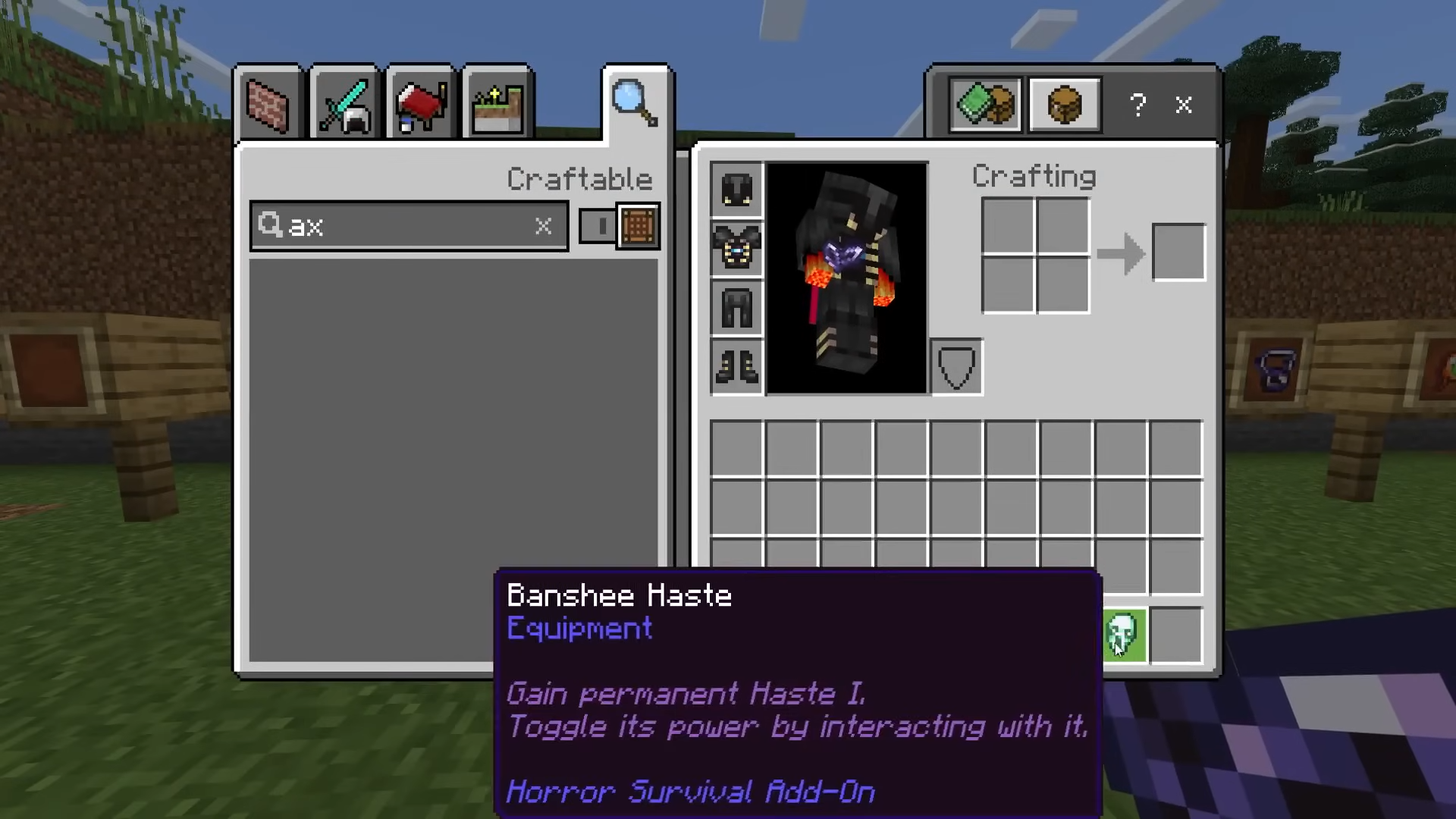This screenshot has height=819, width=1456.
Task: Select the leggings armor slot
Action: [736, 307]
